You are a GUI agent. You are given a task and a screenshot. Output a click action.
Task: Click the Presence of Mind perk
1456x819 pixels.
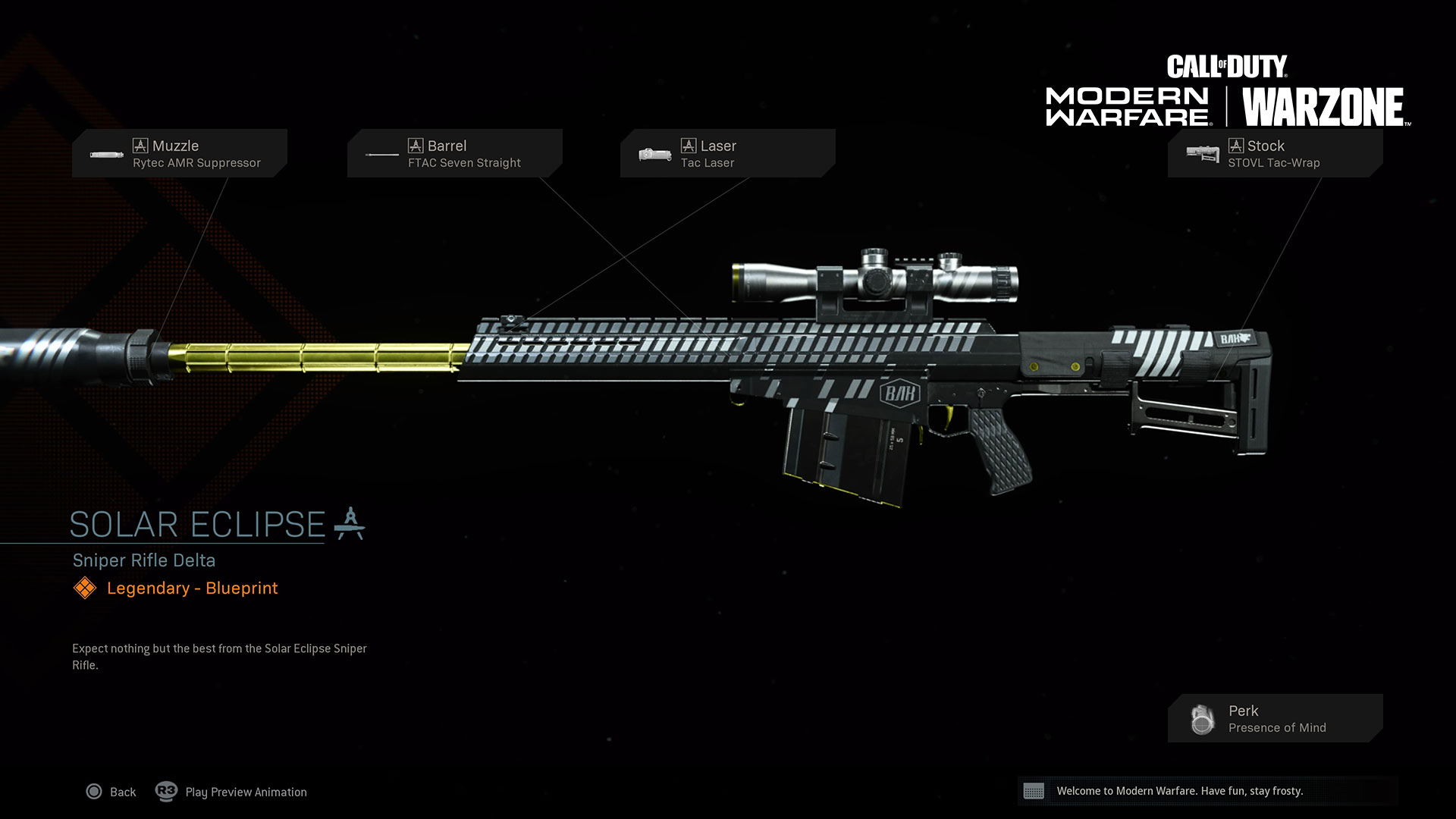click(x=1275, y=718)
